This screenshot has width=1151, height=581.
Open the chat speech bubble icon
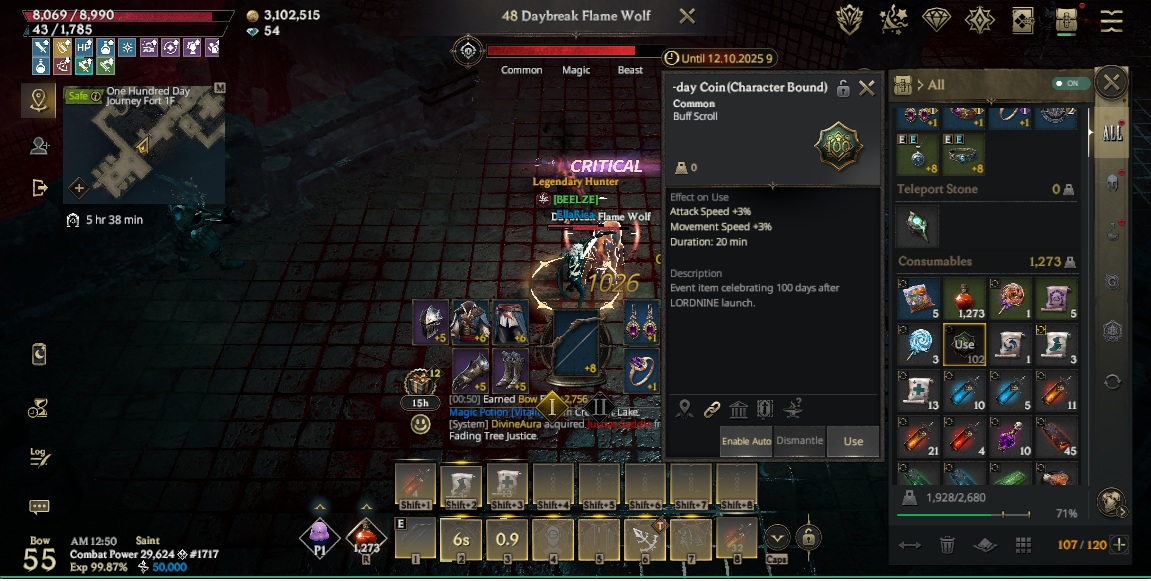pyautogui.click(x=39, y=508)
